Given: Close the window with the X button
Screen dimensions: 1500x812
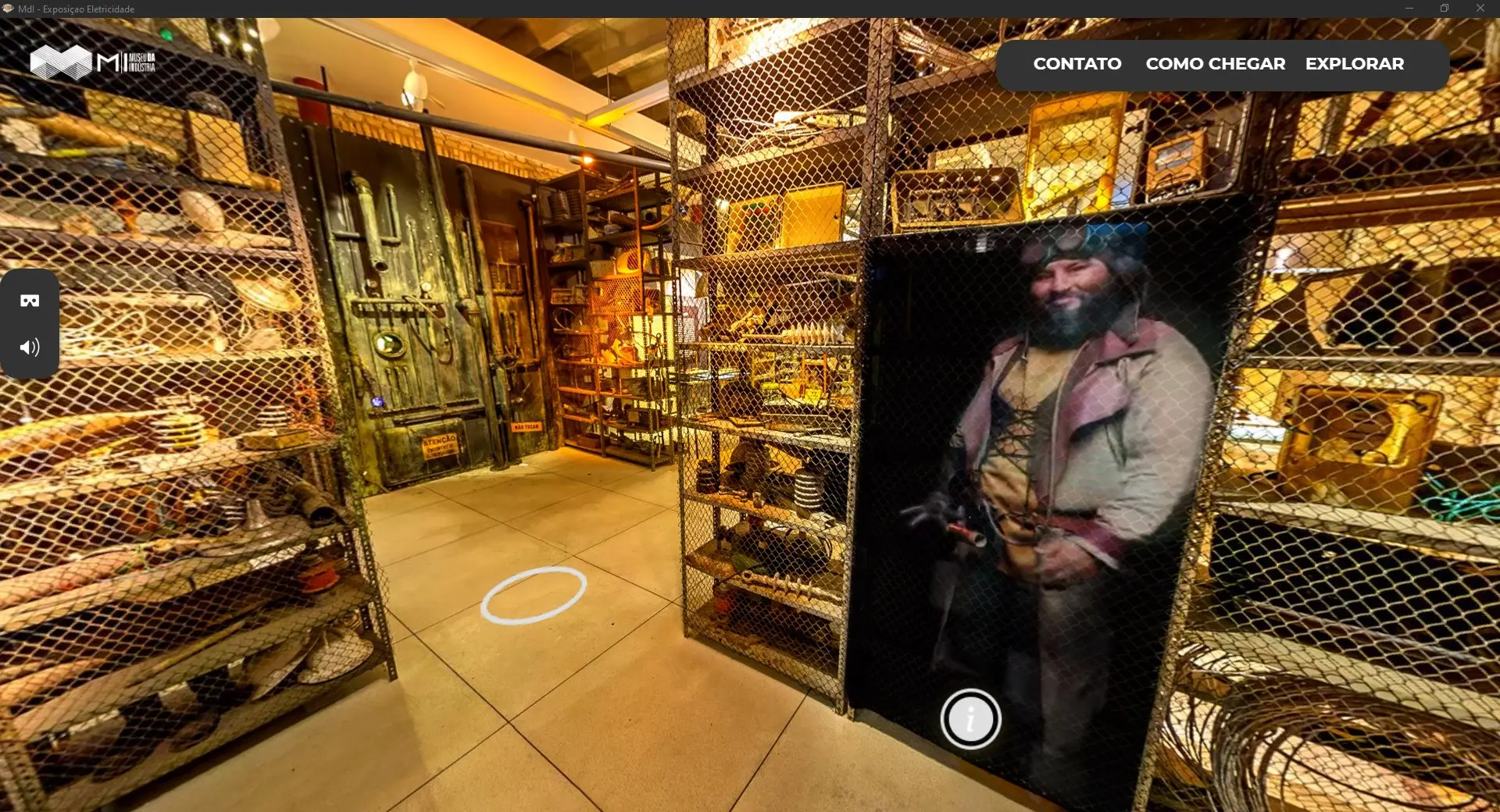Looking at the screenshot, I should point(1480,9).
